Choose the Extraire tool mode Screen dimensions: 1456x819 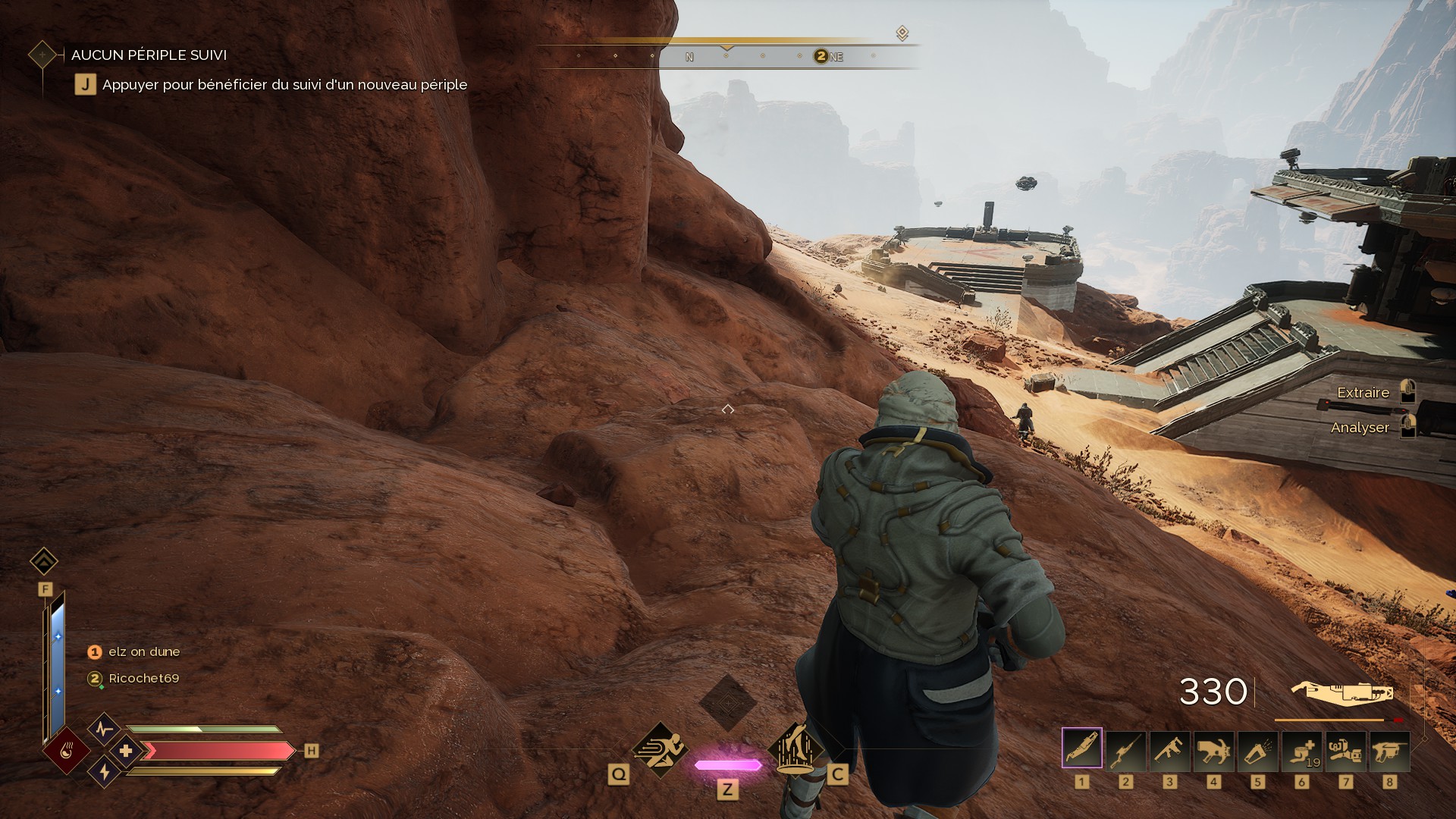[x=1363, y=392]
